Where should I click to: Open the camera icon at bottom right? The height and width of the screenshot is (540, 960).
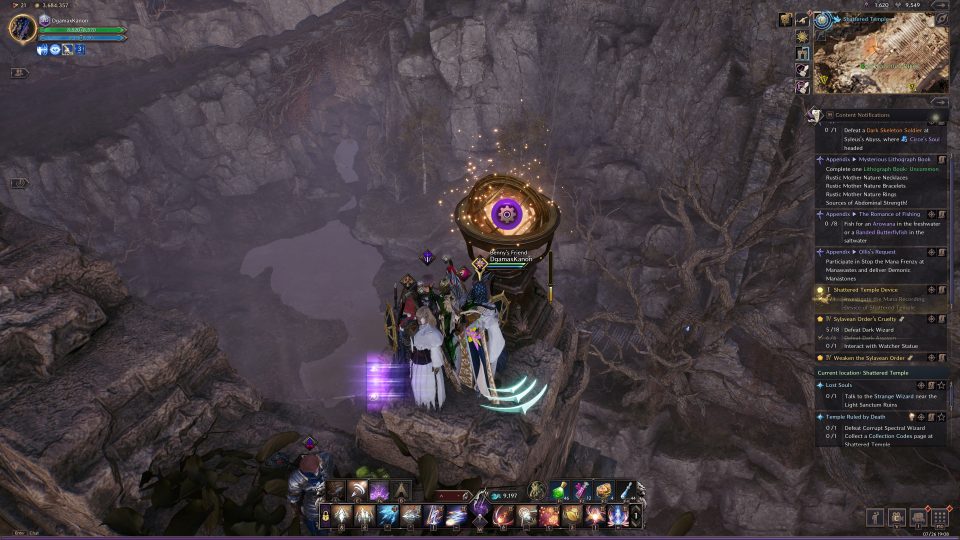click(x=896, y=517)
